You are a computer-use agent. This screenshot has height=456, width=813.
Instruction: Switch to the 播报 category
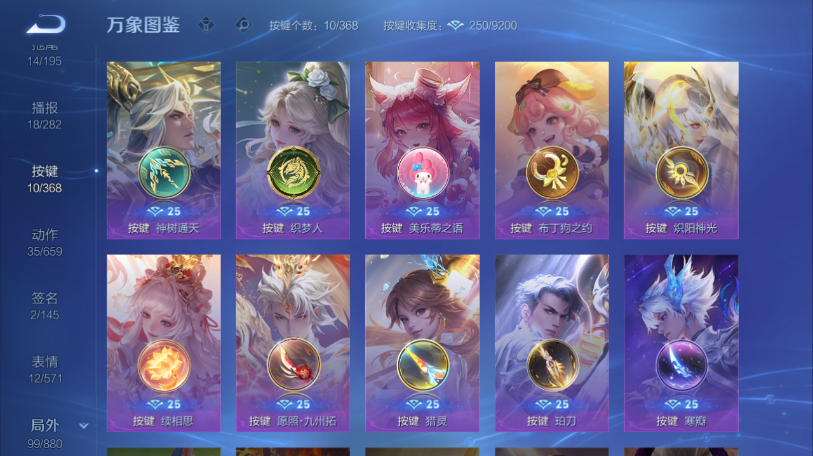click(45, 115)
